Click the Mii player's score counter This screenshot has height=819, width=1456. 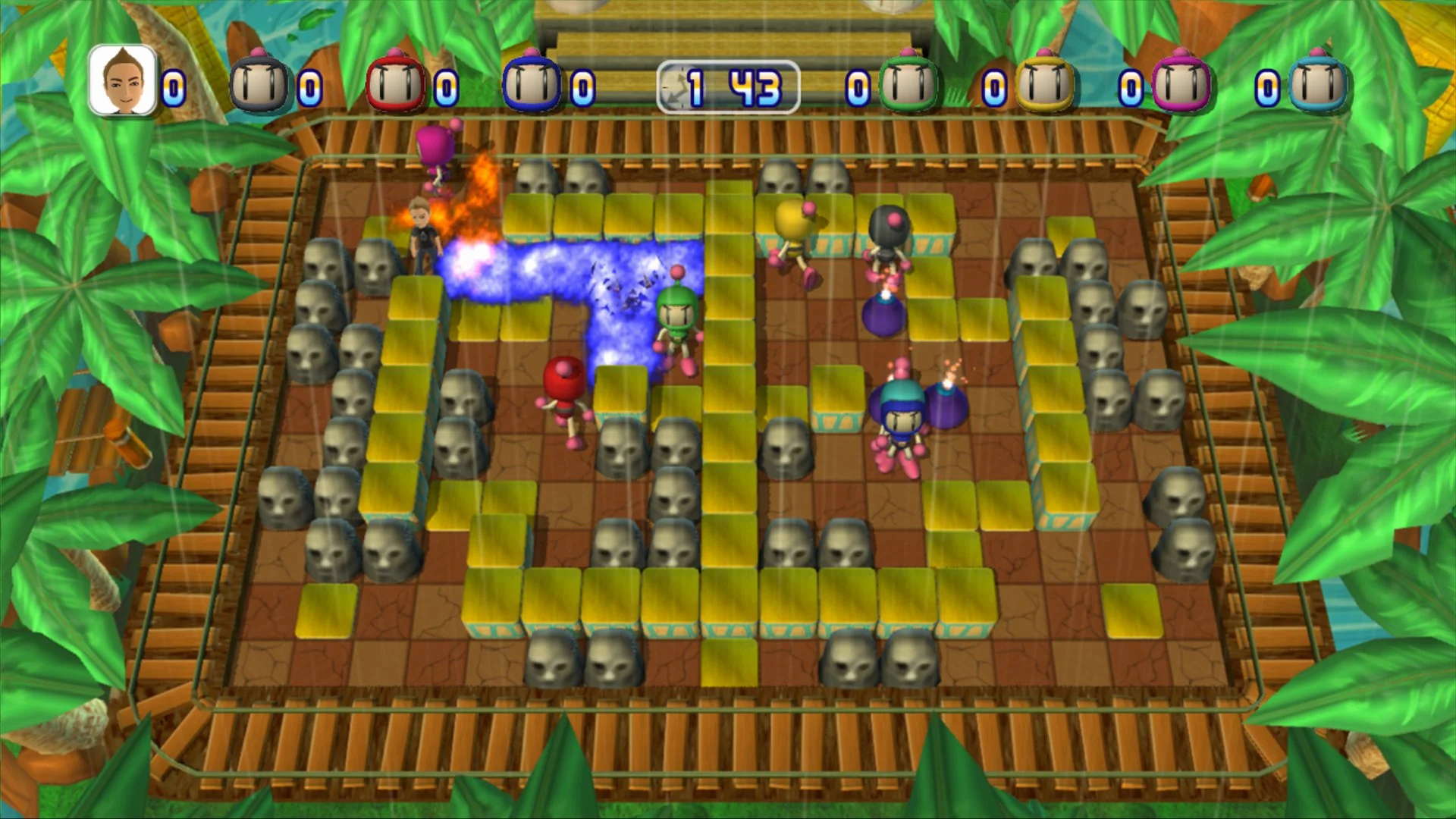pos(173,87)
